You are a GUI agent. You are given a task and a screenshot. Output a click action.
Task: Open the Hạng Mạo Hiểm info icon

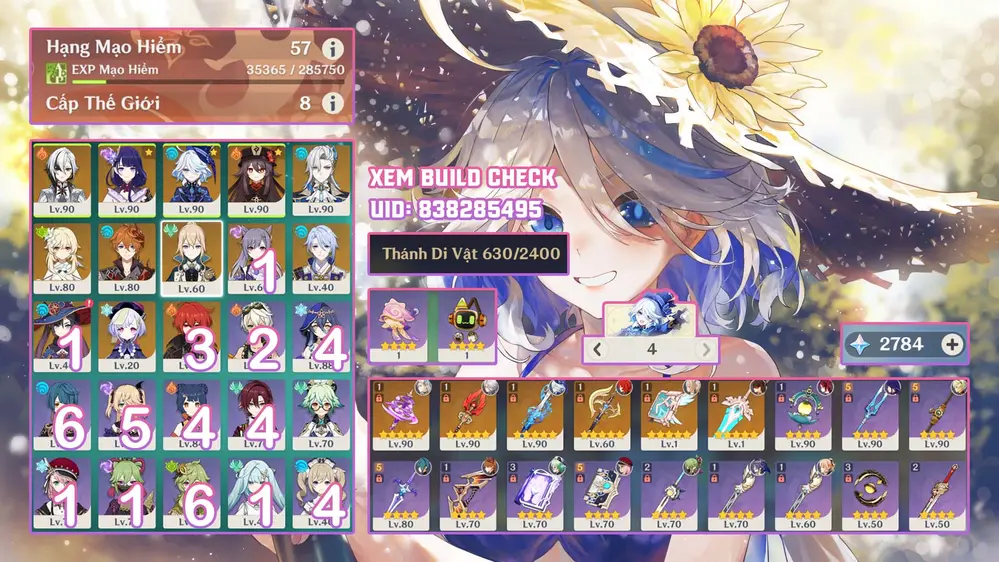click(332, 48)
